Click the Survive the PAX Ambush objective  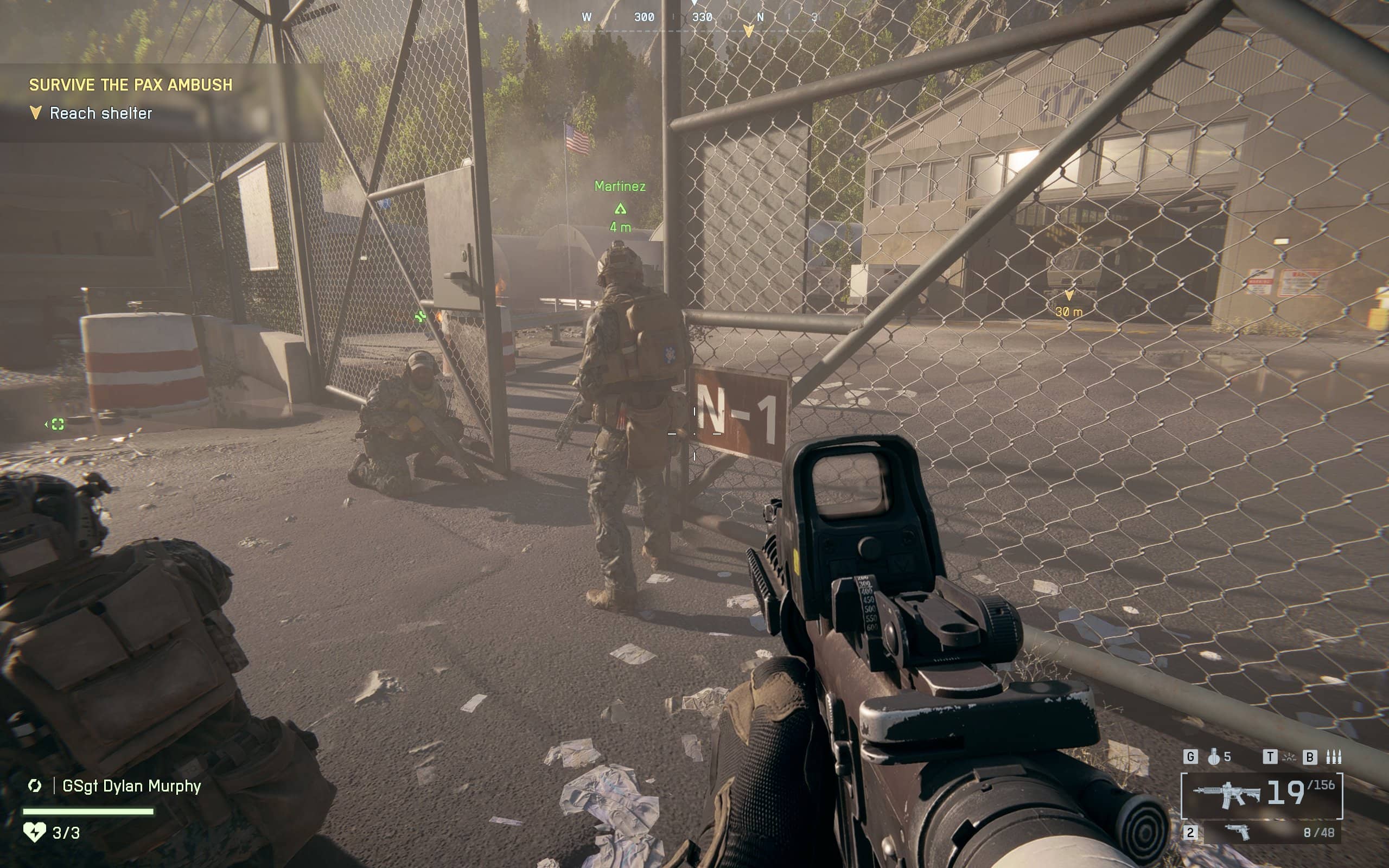point(131,85)
